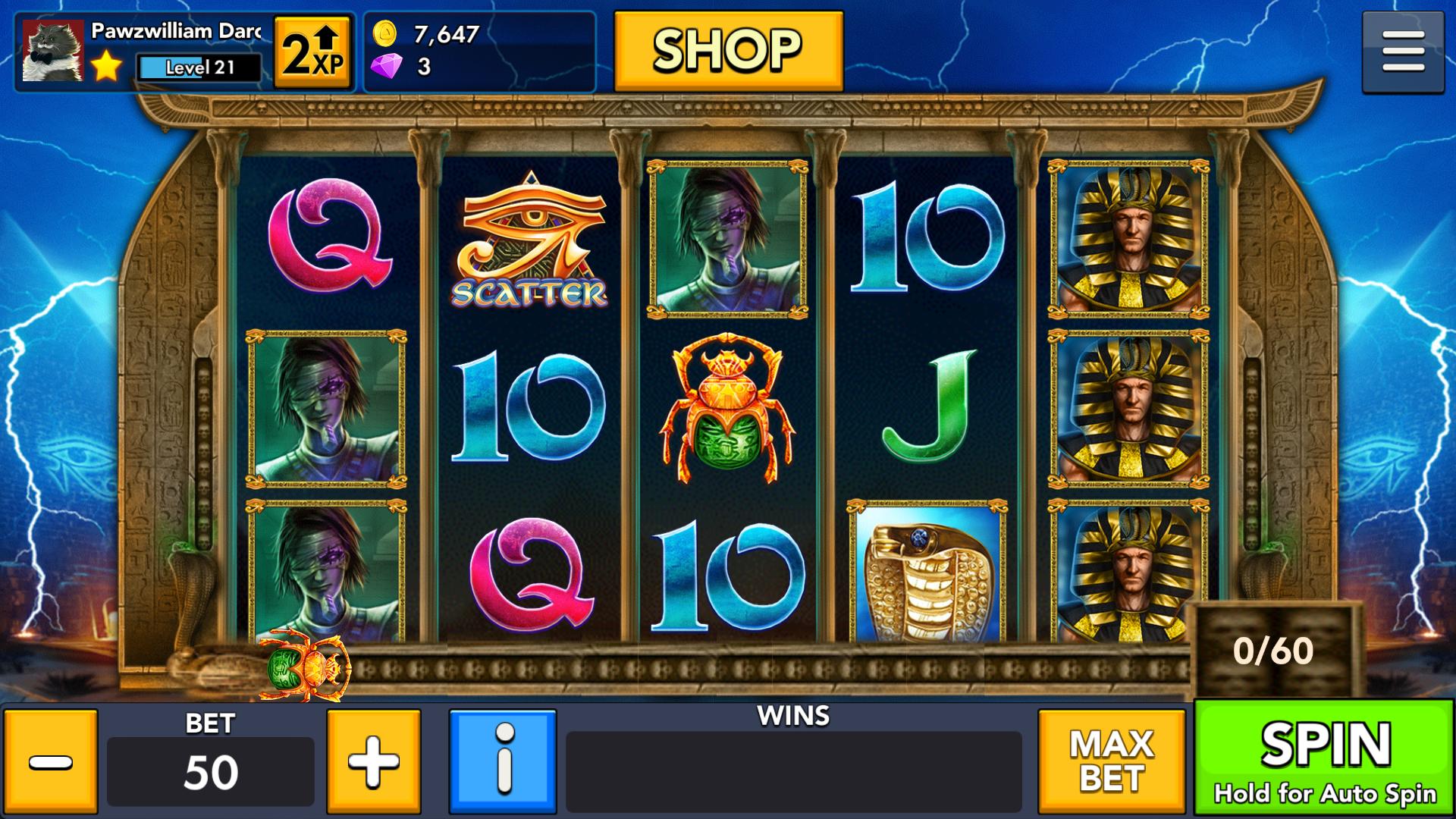Click MAX BET
The height and width of the screenshot is (819, 1456).
pos(1112,761)
